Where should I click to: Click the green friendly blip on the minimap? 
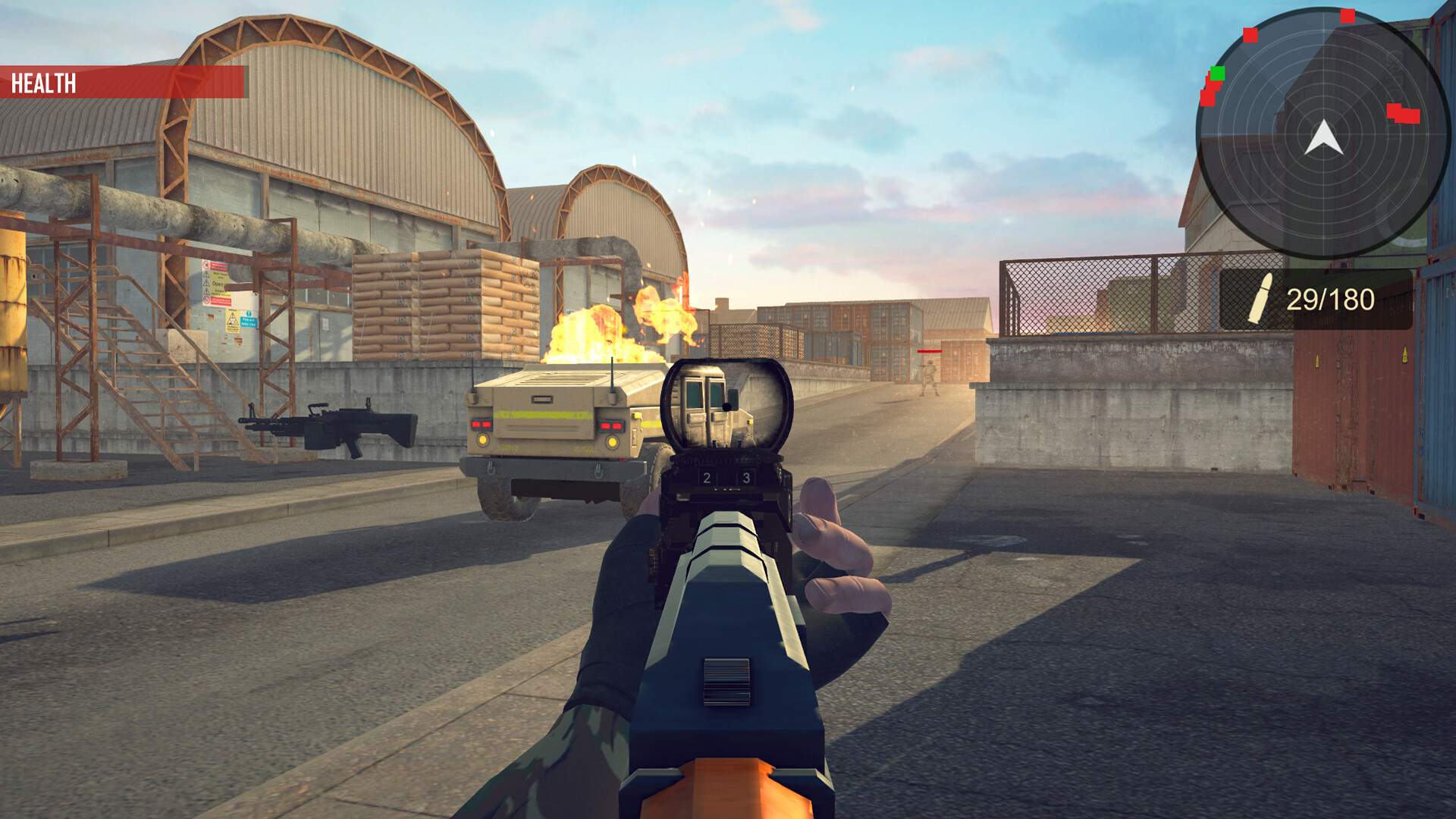[x=1217, y=73]
